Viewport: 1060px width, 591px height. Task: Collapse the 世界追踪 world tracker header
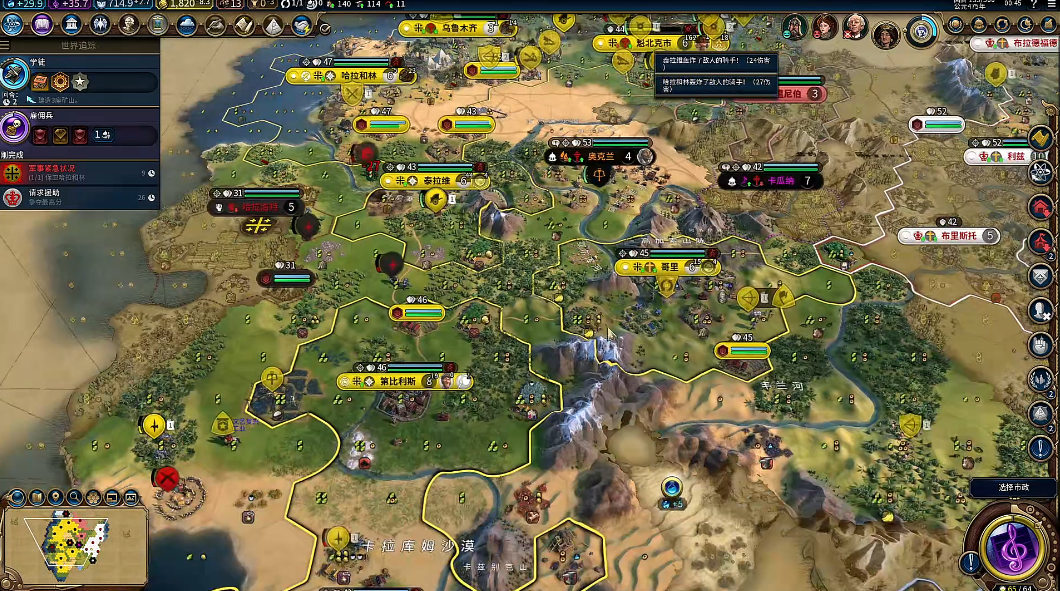[80, 46]
